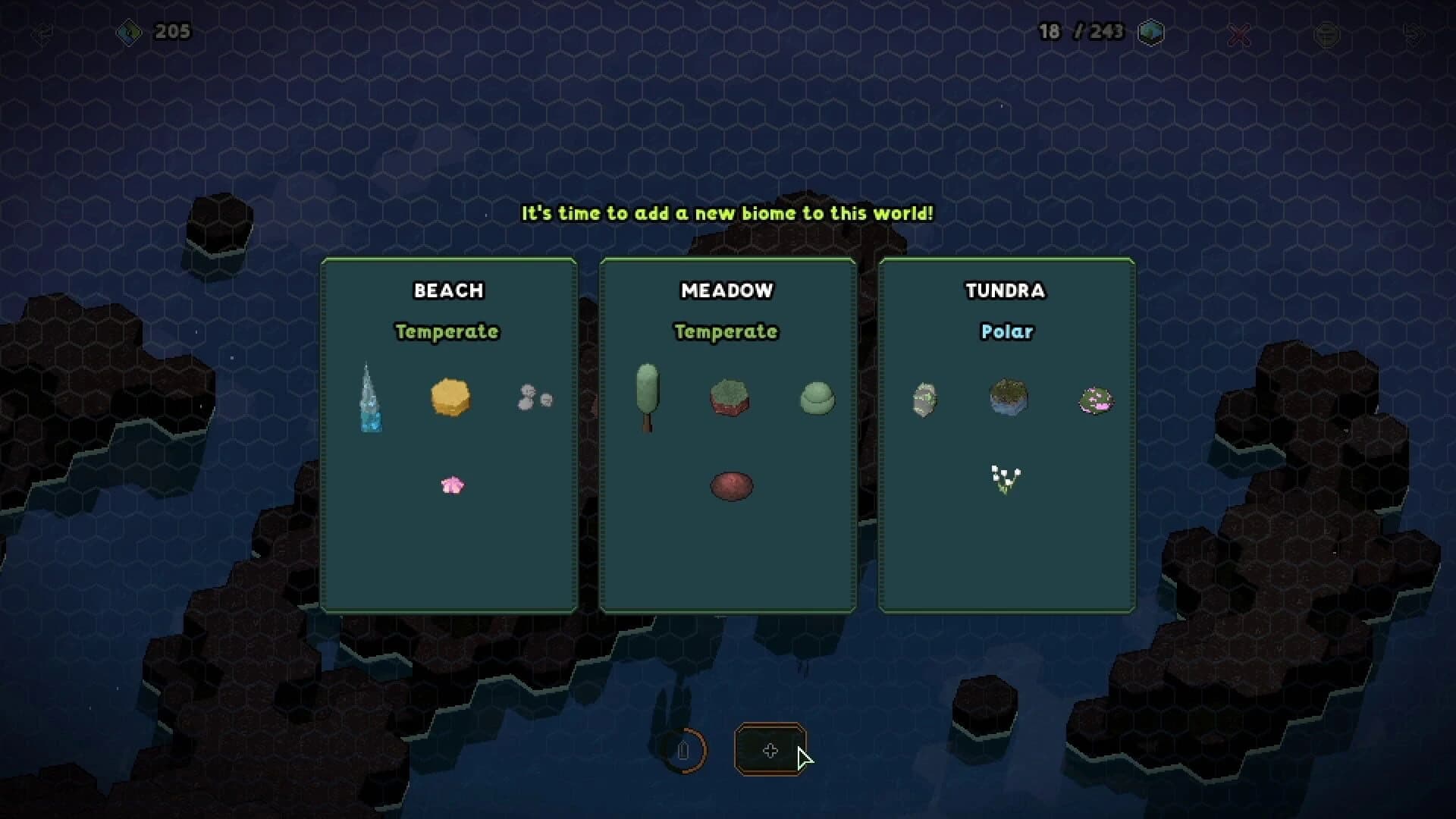Click the green gem currency icon showing 205
This screenshot has width=1456, height=819.
click(x=130, y=32)
